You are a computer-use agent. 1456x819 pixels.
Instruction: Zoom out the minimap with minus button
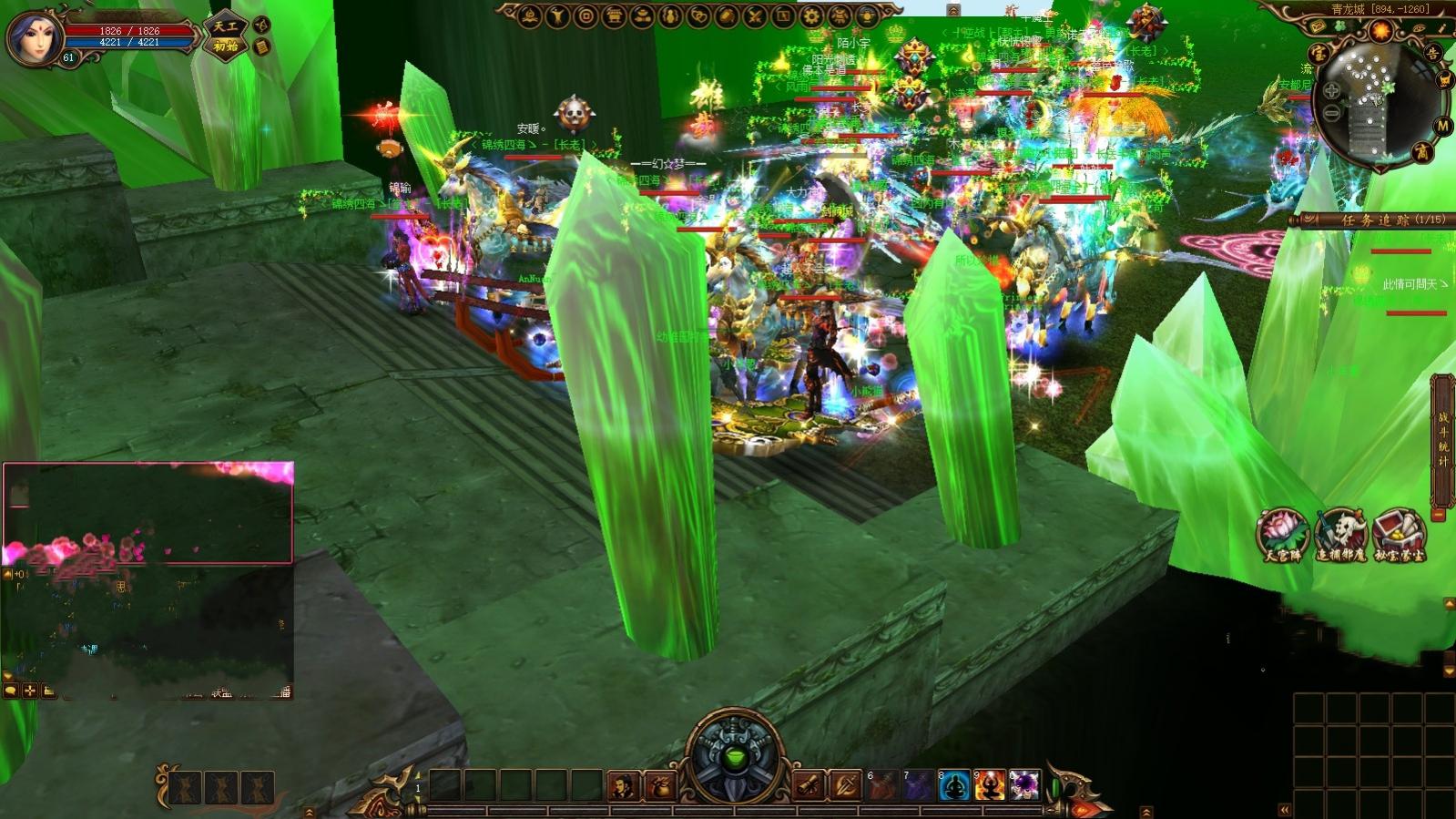pos(1331,113)
